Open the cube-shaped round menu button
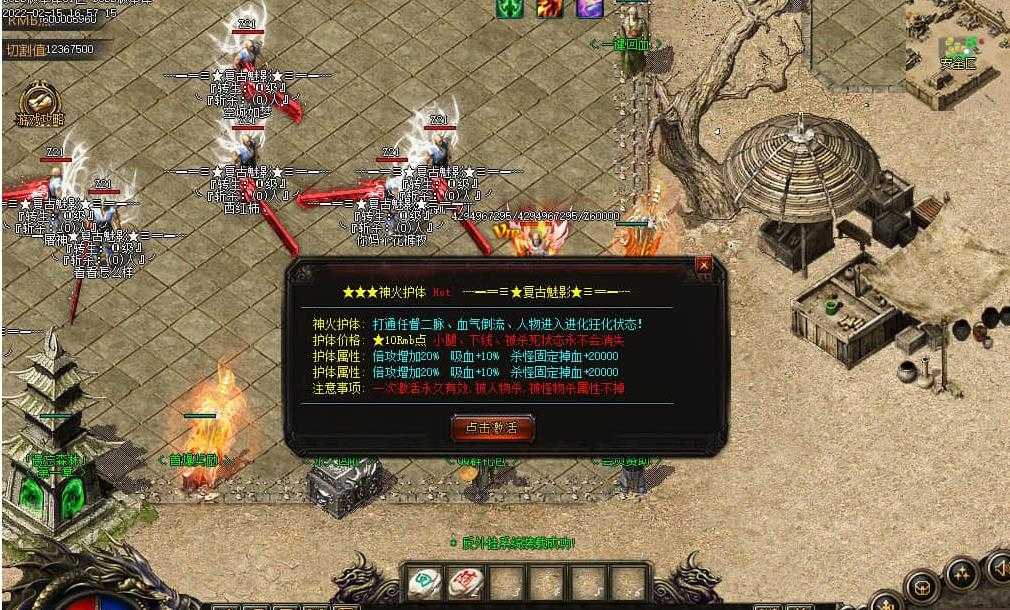 [920, 587]
